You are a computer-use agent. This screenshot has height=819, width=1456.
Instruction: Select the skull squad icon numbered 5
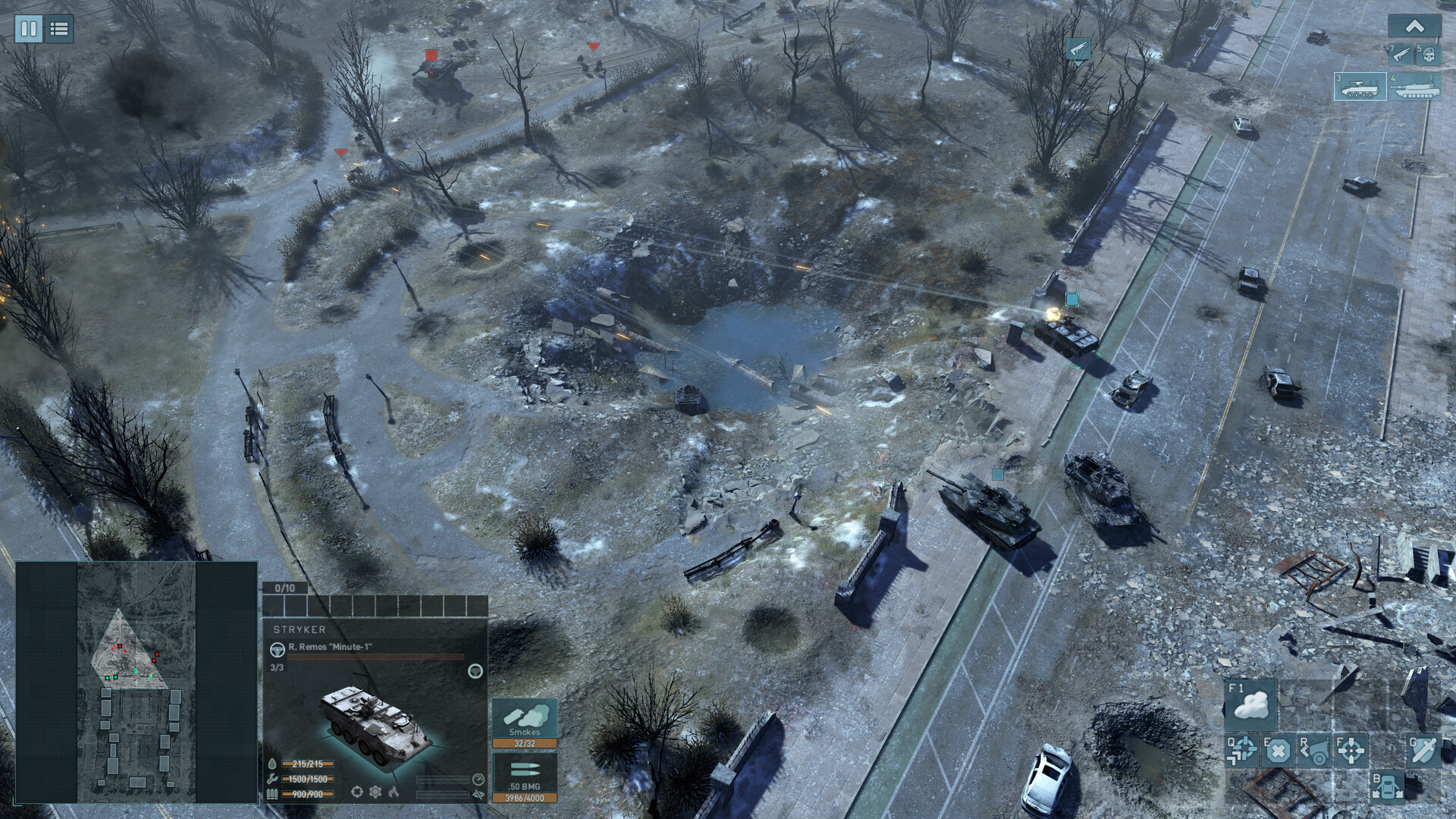point(1429,55)
